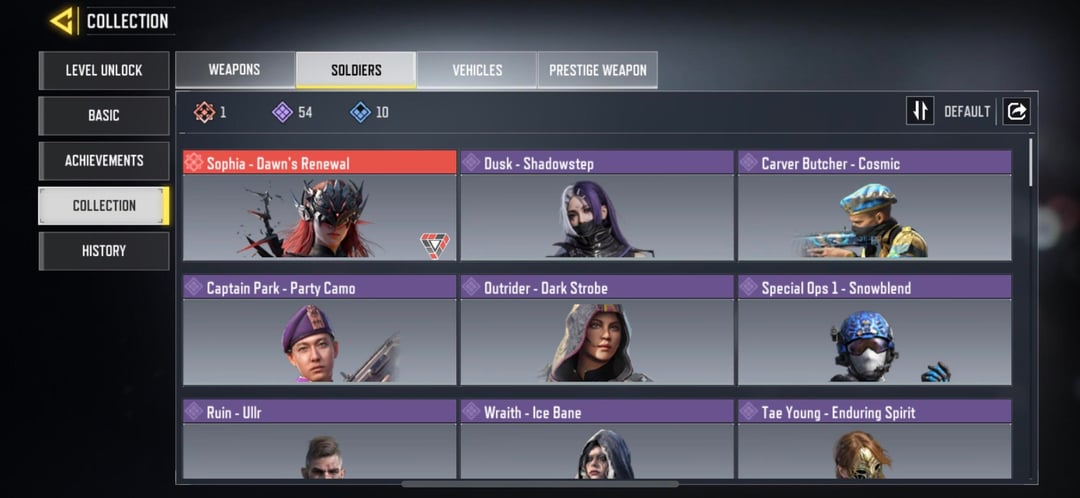1080x498 pixels.
Task: Choose the Collection menu entry
Action: pos(104,205)
